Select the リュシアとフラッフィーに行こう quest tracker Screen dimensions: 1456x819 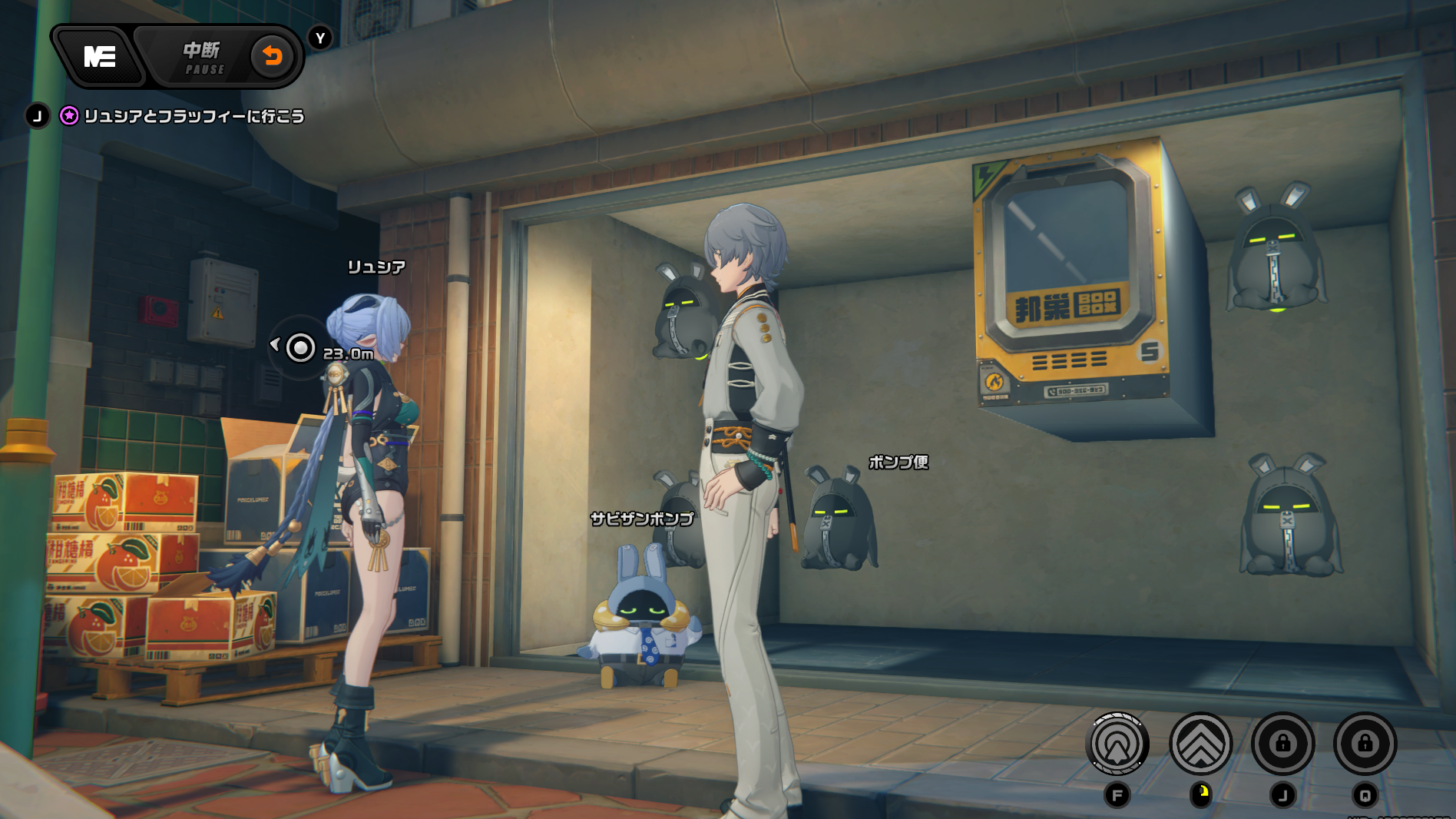click(x=194, y=116)
